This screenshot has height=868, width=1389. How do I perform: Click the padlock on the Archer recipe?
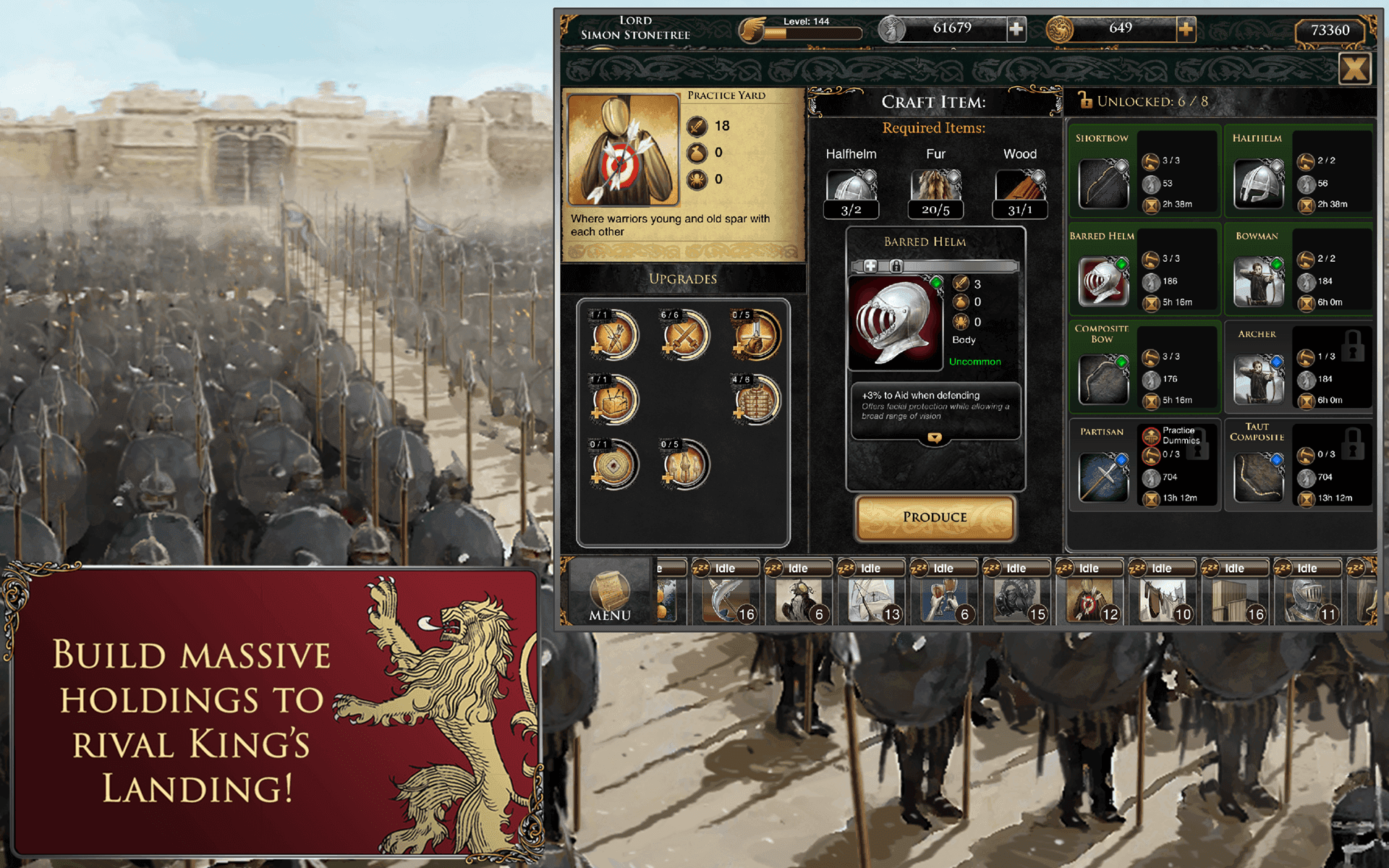pyautogui.click(x=1354, y=344)
